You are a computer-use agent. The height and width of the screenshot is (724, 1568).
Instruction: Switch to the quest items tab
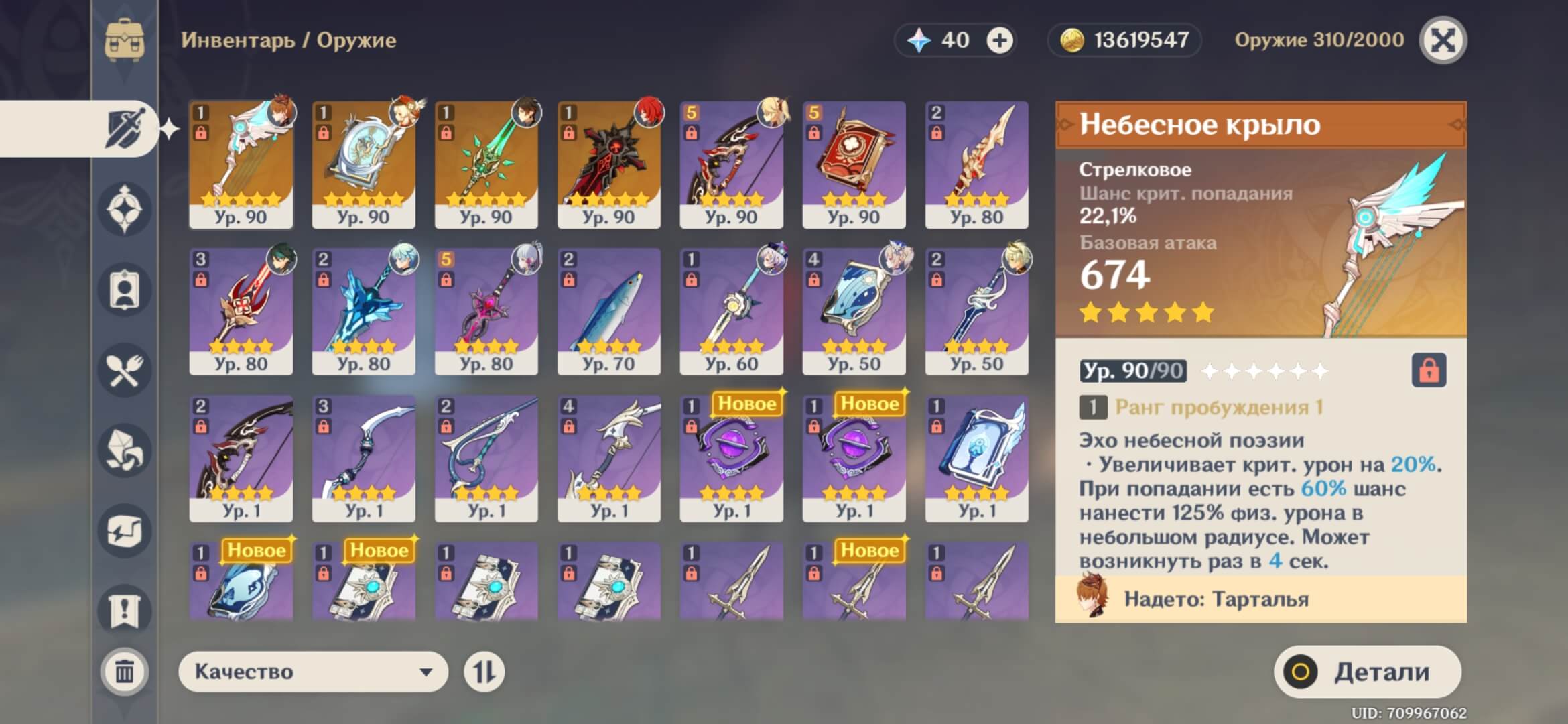[x=125, y=611]
